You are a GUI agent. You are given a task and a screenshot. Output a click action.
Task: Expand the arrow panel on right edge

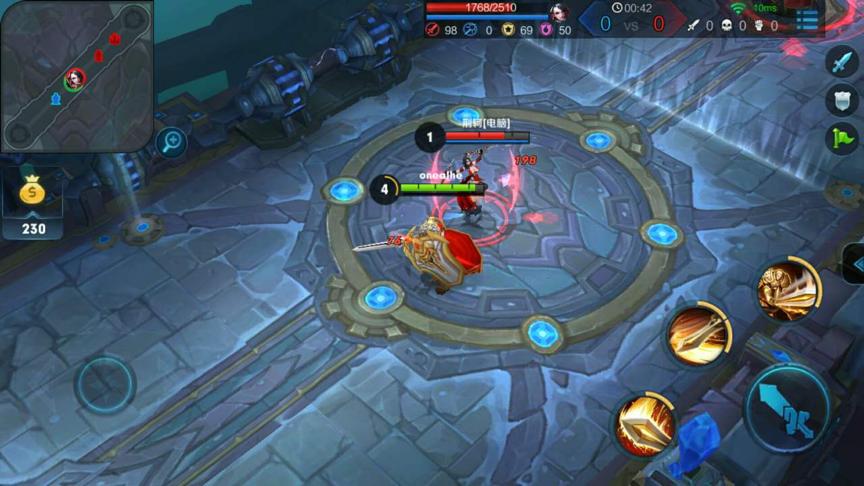(x=855, y=263)
